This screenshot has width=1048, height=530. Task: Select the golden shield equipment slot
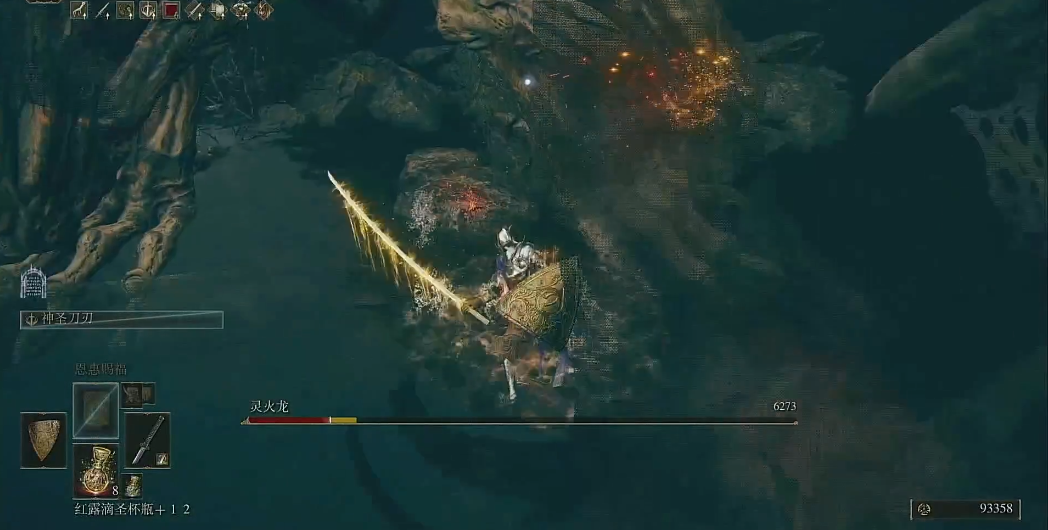point(43,440)
